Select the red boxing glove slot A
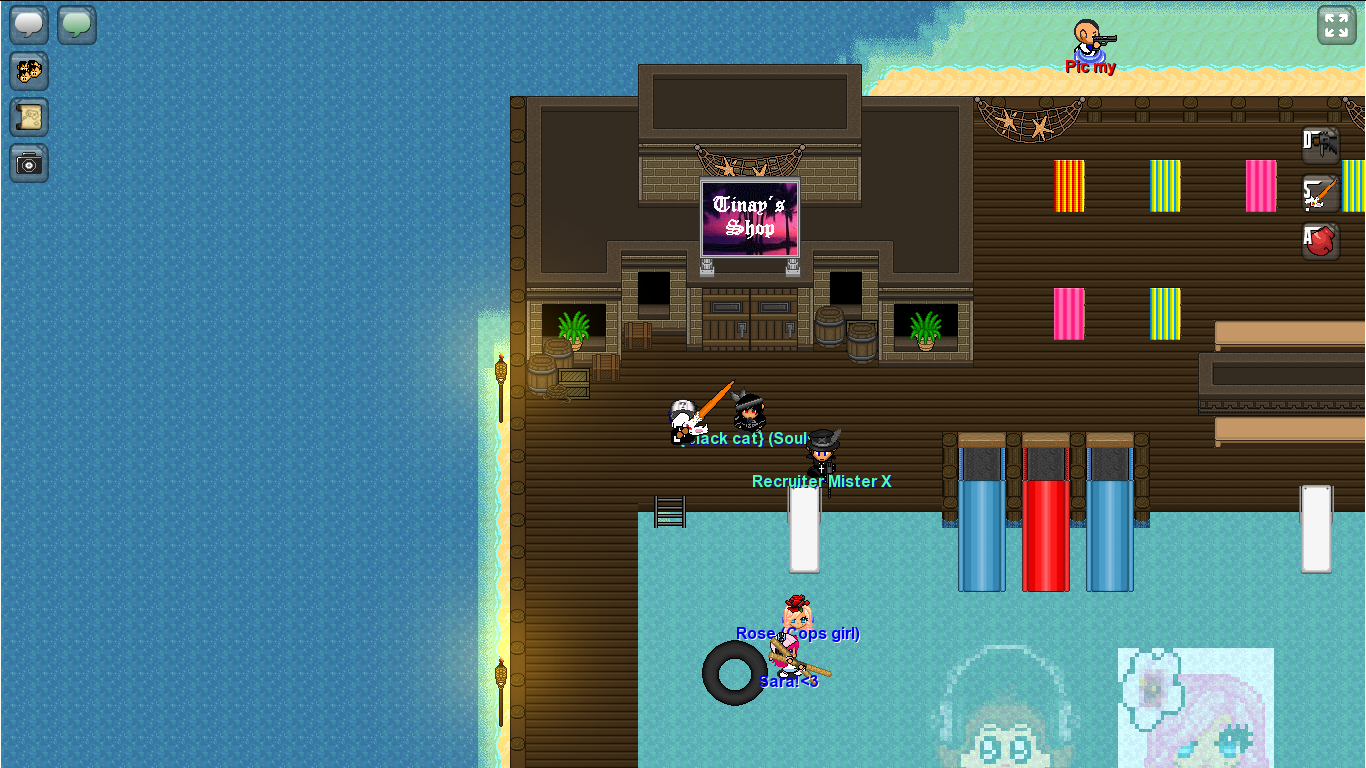The height and width of the screenshot is (768, 1366). (x=1321, y=241)
